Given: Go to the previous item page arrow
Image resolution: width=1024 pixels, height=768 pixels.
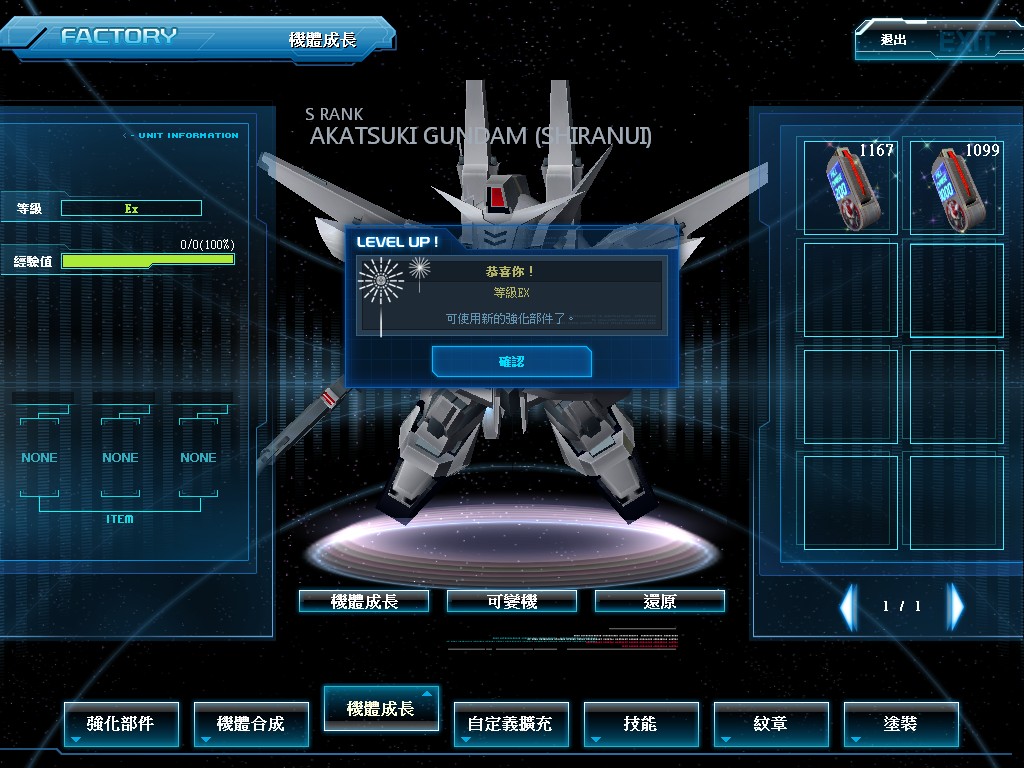Looking at the screenshot, I should click(x=848, y=606).
